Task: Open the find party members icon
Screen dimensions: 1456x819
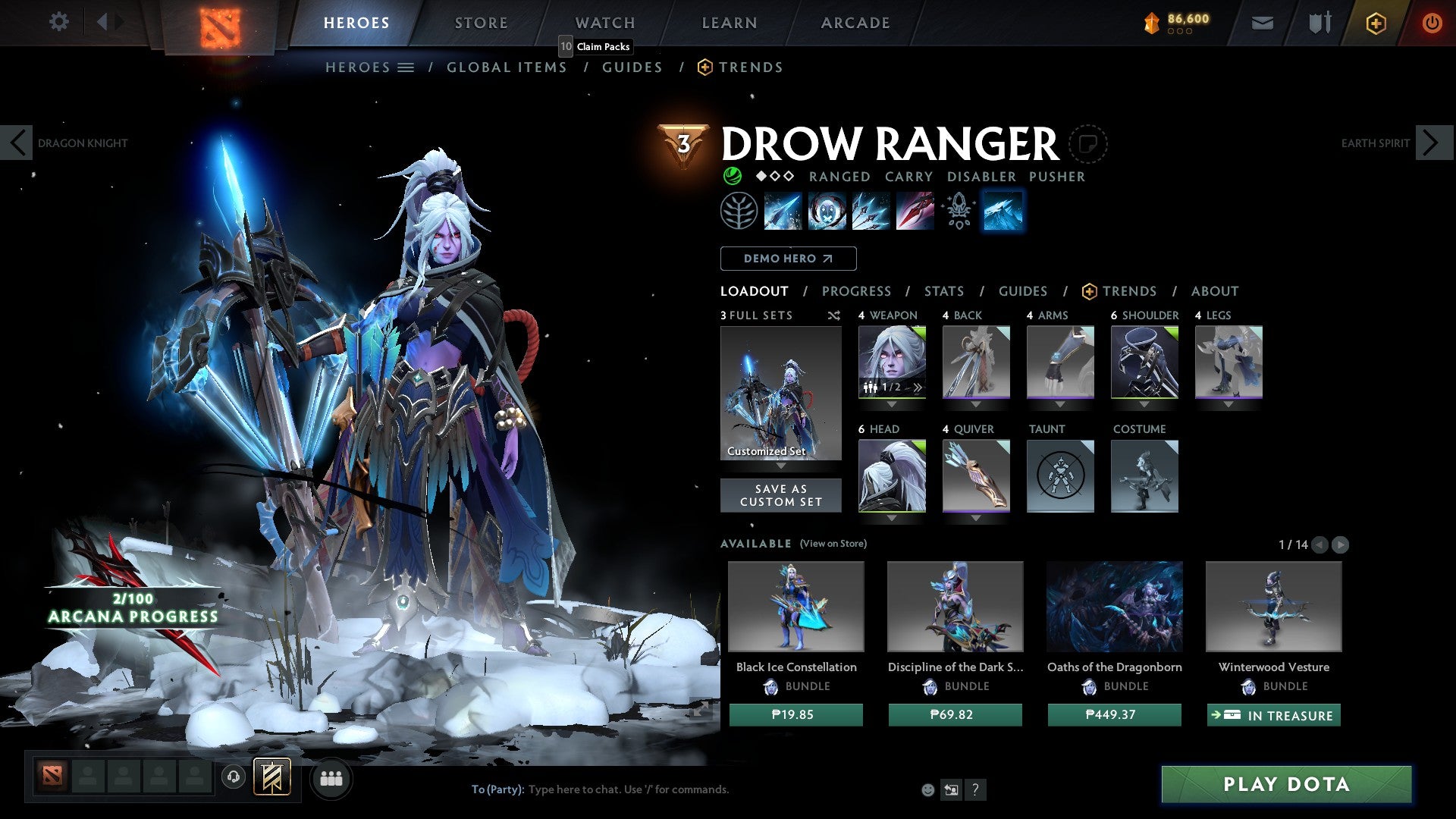Action: tap(331, 778)
